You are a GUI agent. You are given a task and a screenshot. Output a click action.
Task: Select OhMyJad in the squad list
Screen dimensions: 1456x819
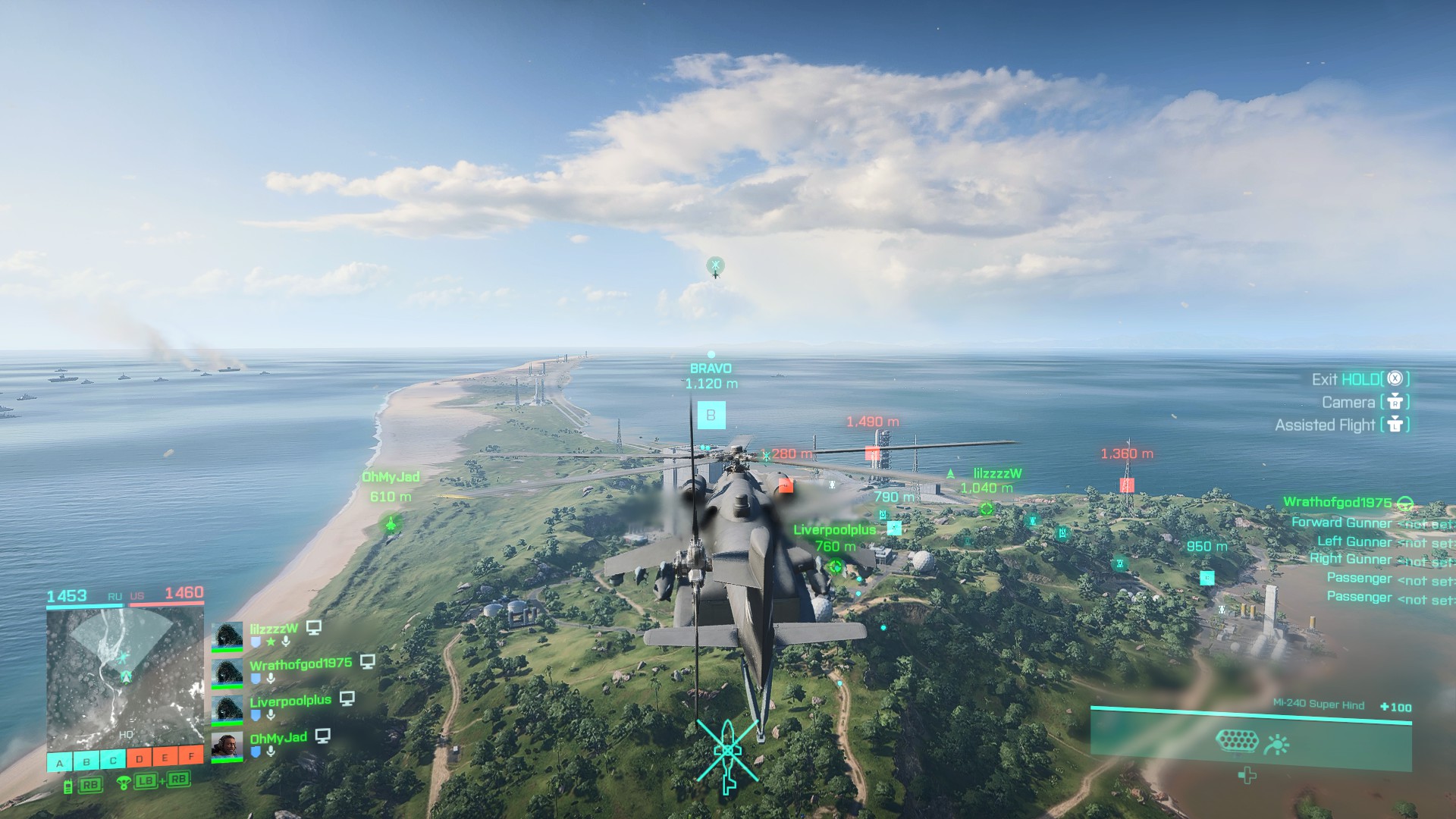click(278, 737)
